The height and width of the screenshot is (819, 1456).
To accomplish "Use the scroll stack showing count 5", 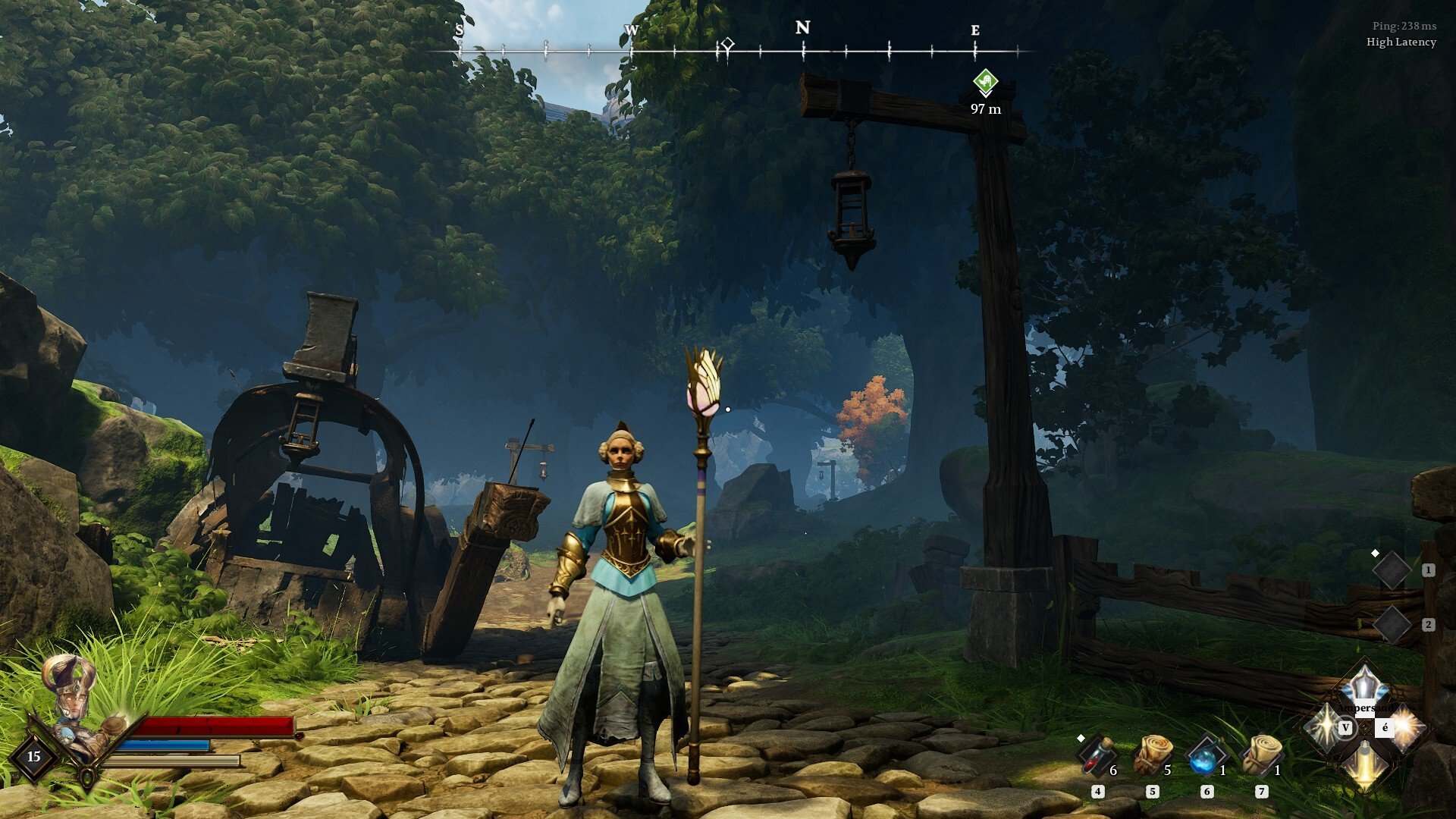I will click(x=1152, y=755).
